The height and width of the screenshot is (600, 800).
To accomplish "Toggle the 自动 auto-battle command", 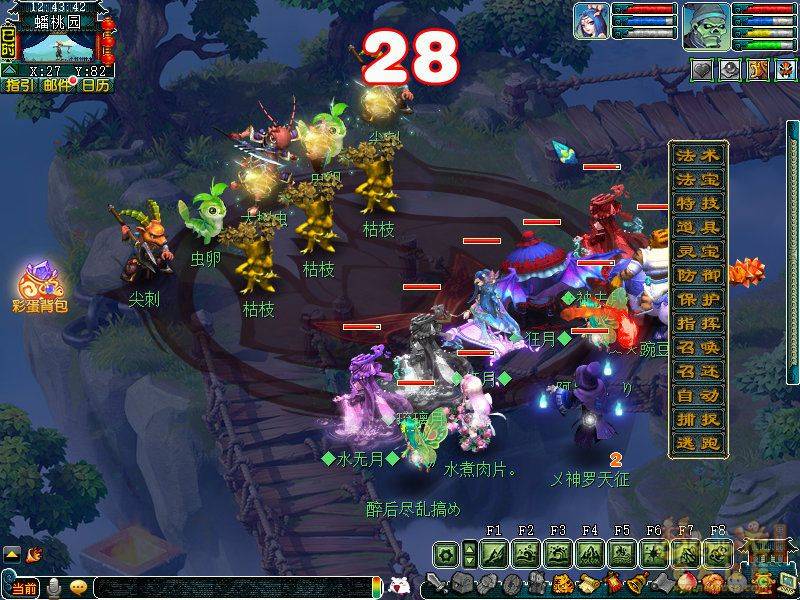I will click(697, 395).
